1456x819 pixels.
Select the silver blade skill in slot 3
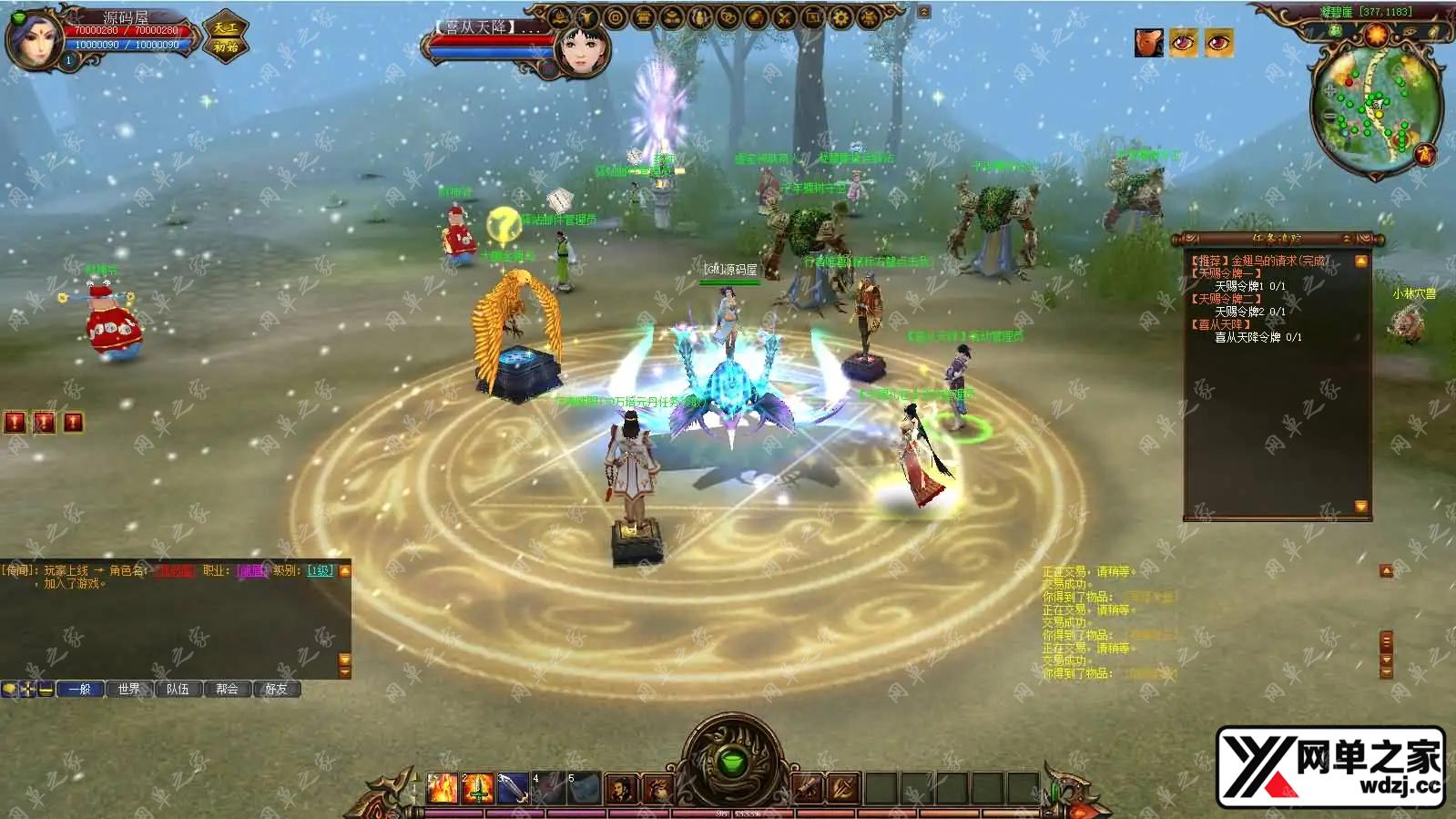click(x=513, y=787)
